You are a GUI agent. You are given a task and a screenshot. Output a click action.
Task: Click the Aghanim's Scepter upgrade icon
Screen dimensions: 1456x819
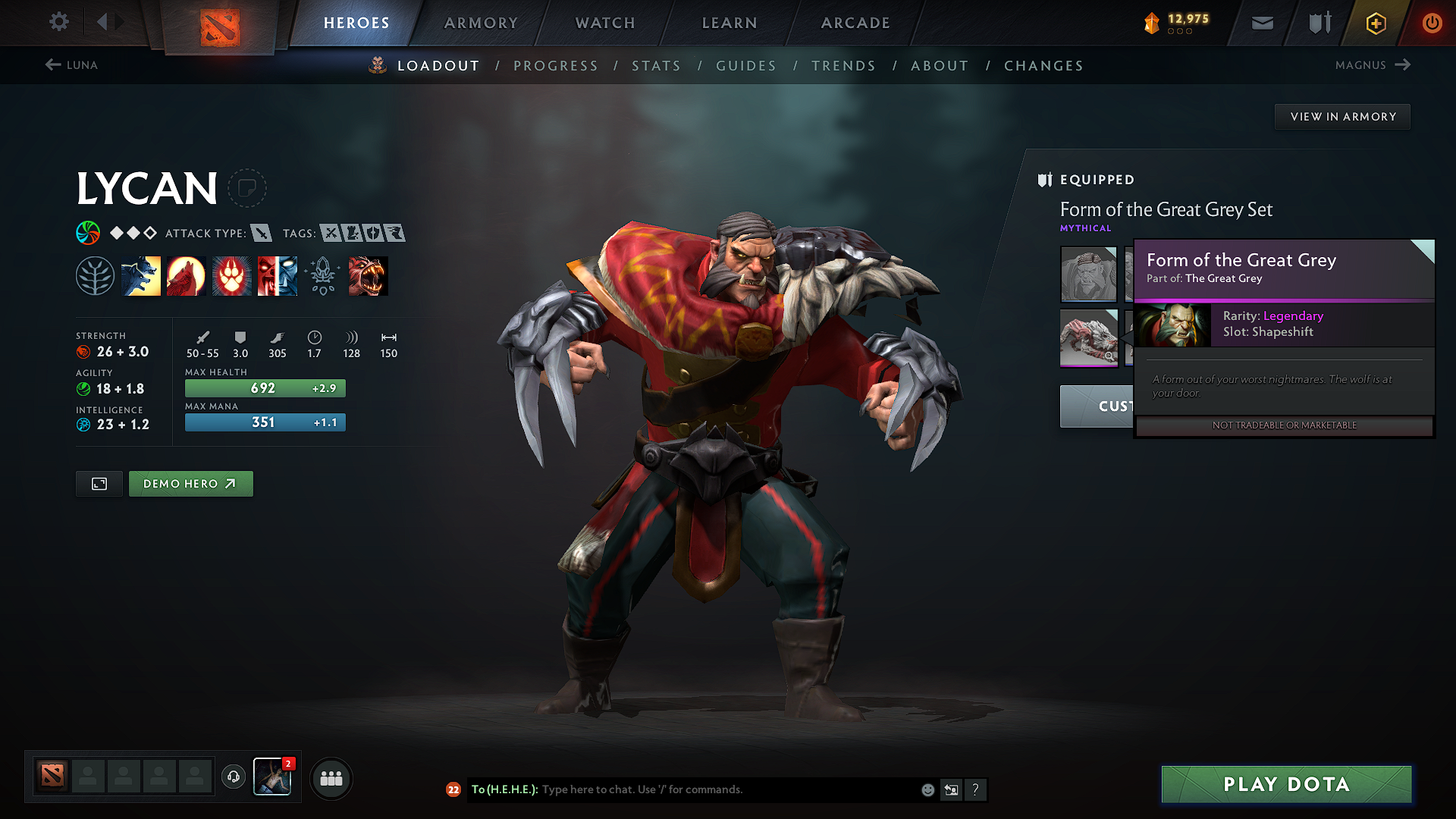coord(322,275)
